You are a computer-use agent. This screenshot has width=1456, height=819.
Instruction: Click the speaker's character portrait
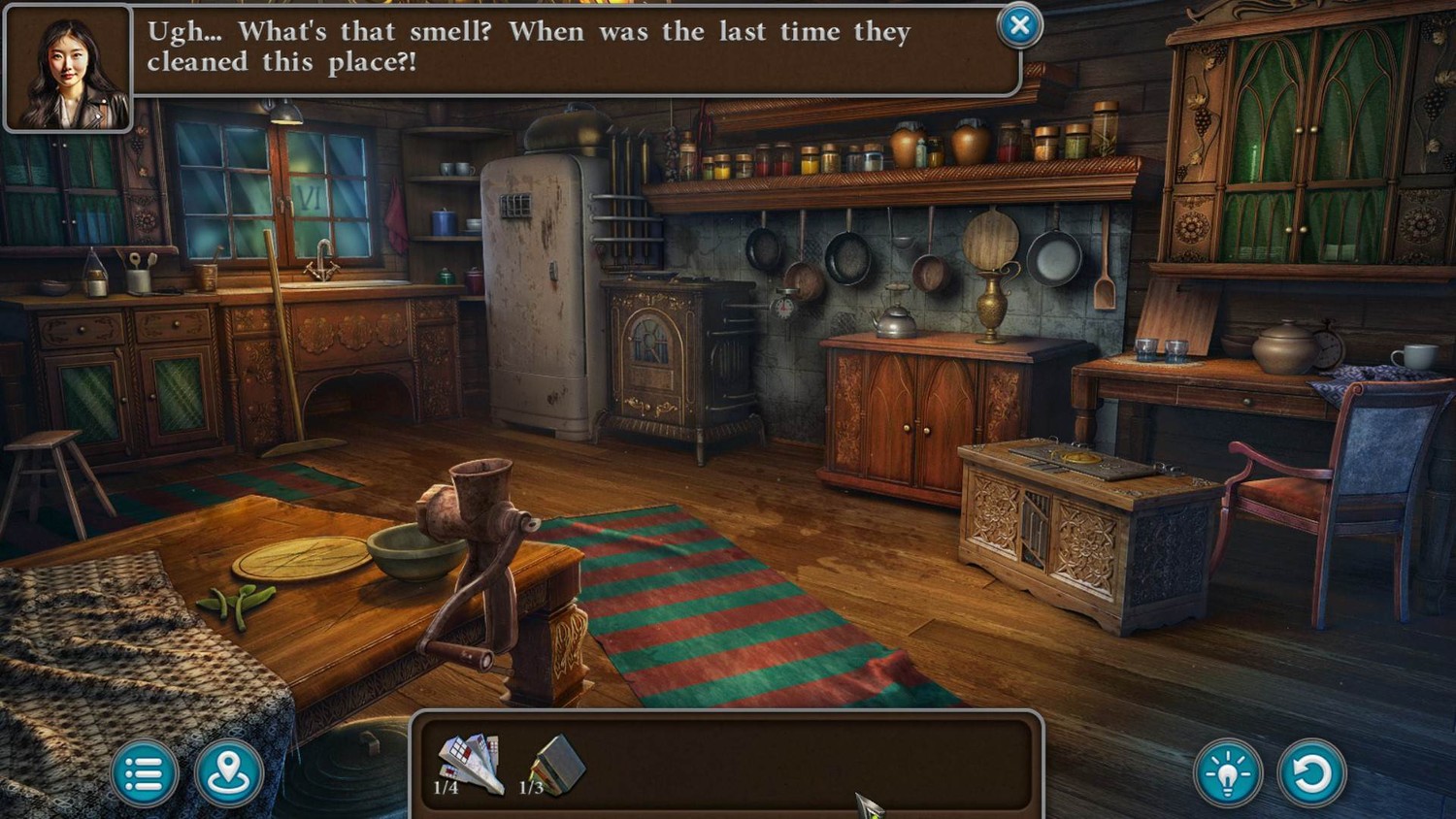(68, 70)
